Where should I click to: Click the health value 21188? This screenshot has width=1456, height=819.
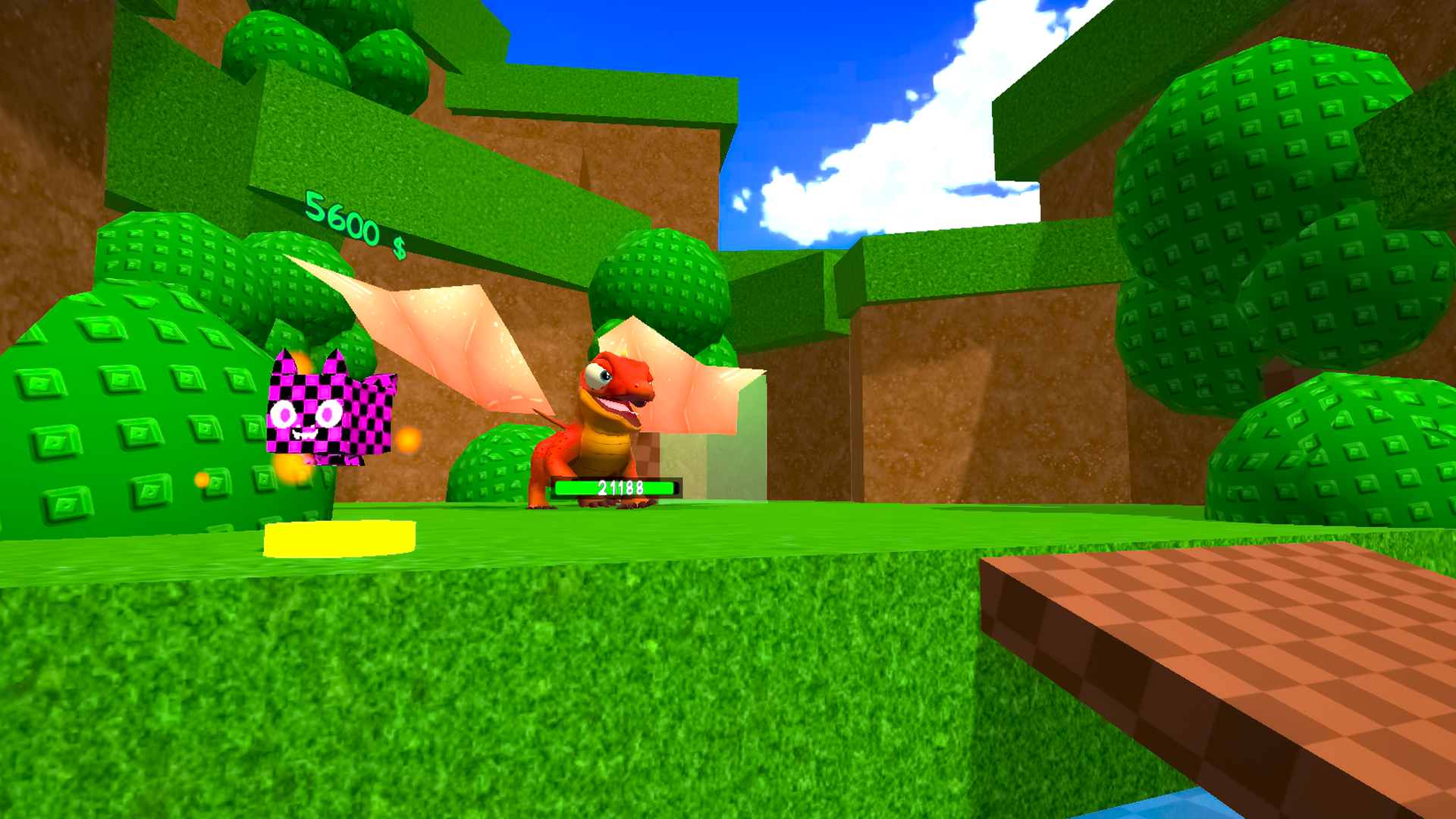(620, 489)
